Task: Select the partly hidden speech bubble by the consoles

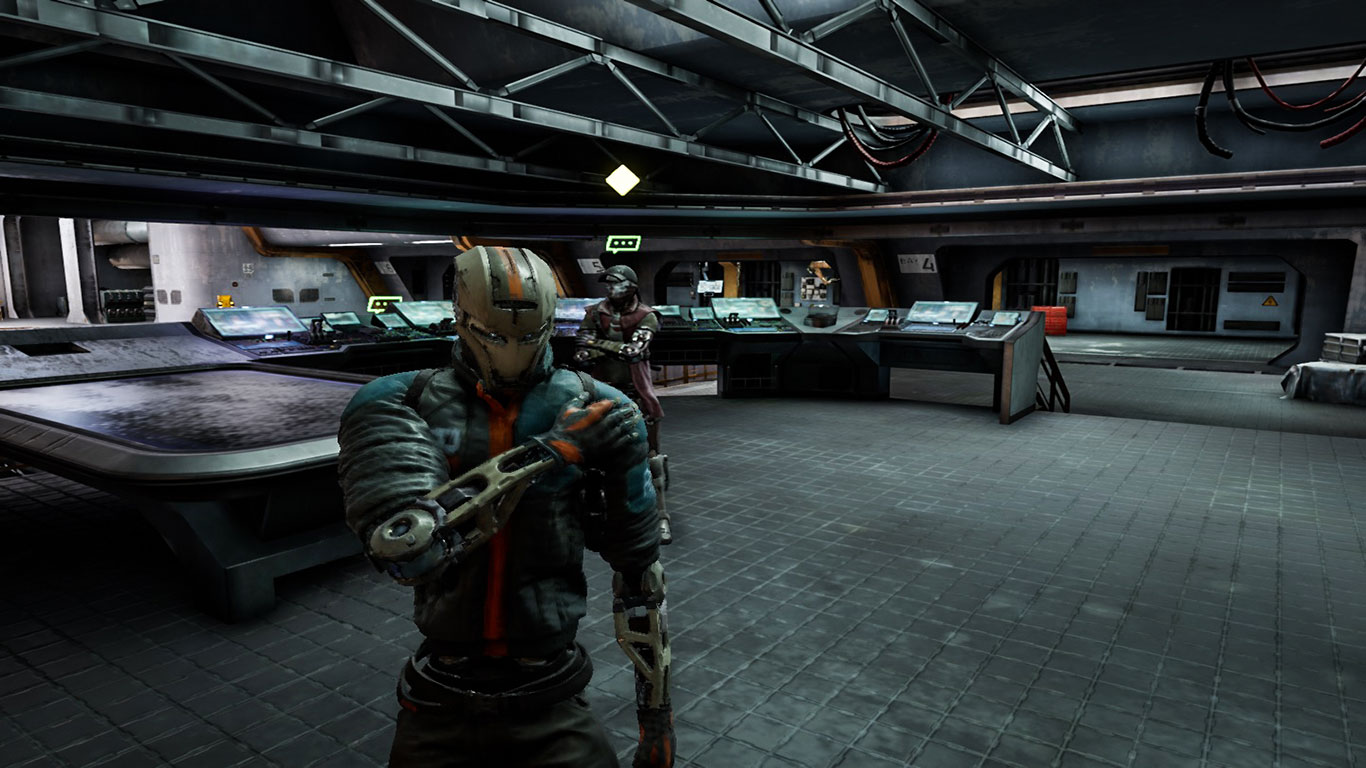Action: (x=382, y=303)
